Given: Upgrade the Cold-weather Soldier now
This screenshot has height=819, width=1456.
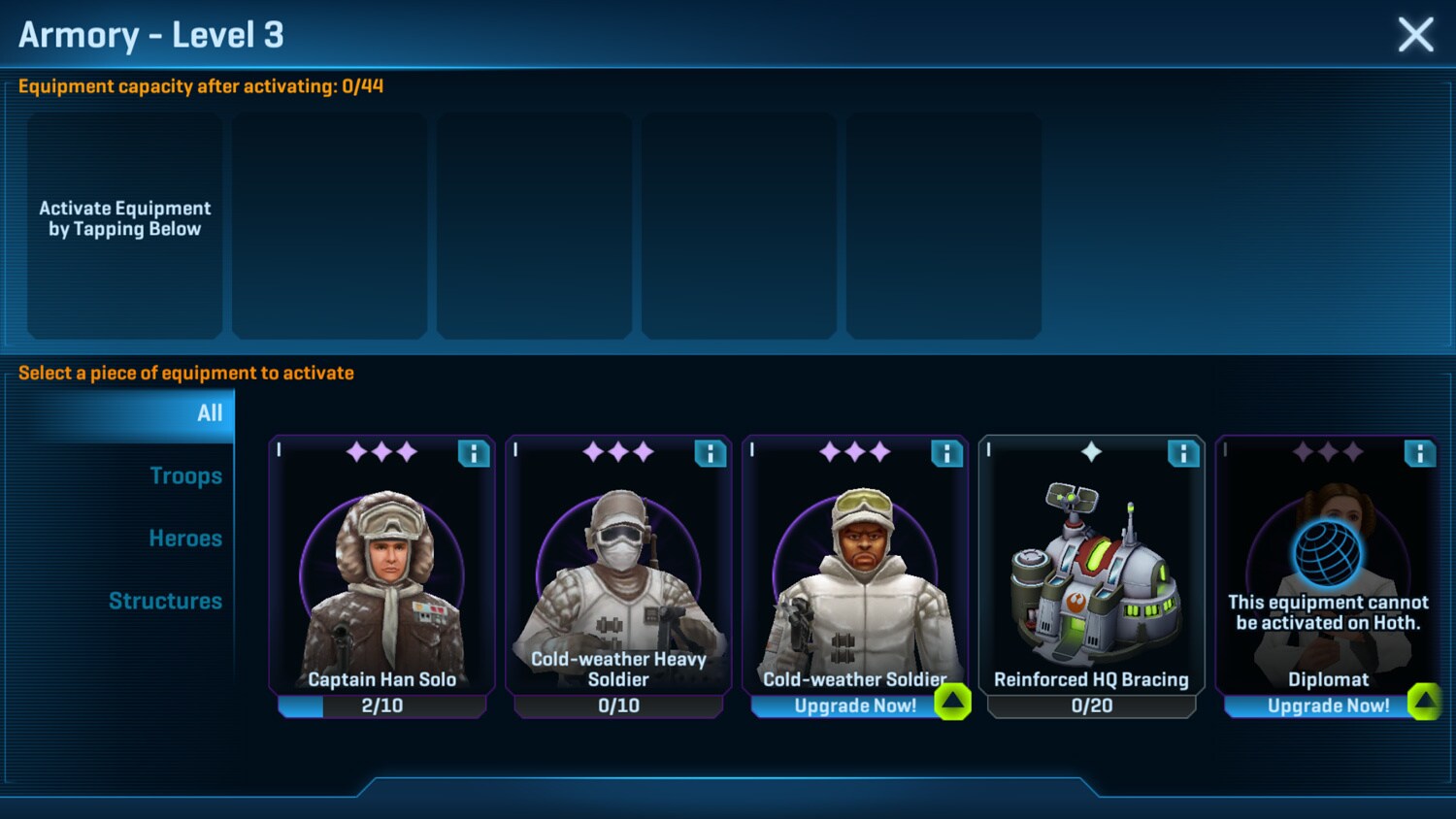Looking at the screenshot, I should point(855,705).
